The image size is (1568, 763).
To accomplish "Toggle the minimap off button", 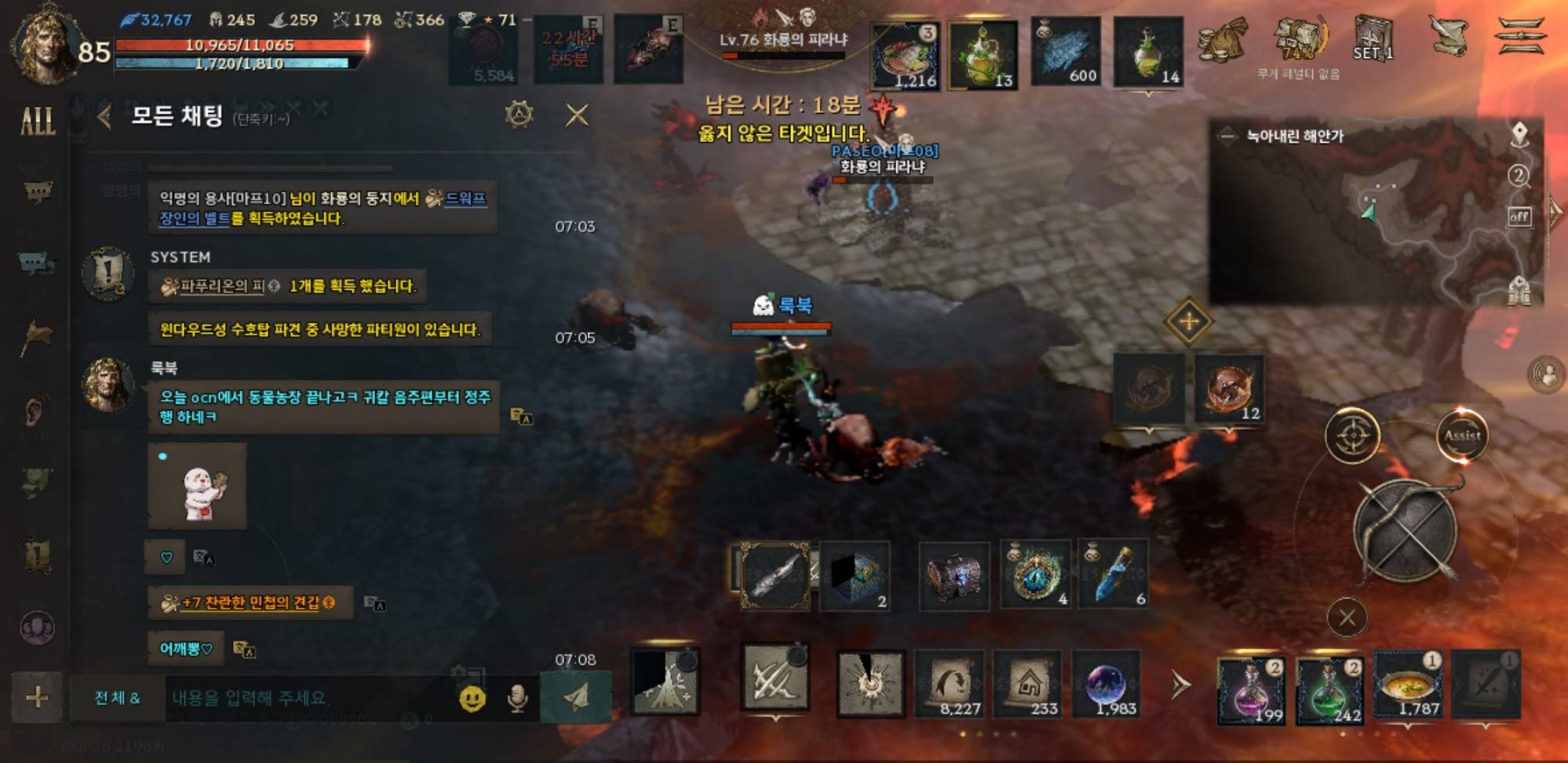I will click(x=1519, y=217).
